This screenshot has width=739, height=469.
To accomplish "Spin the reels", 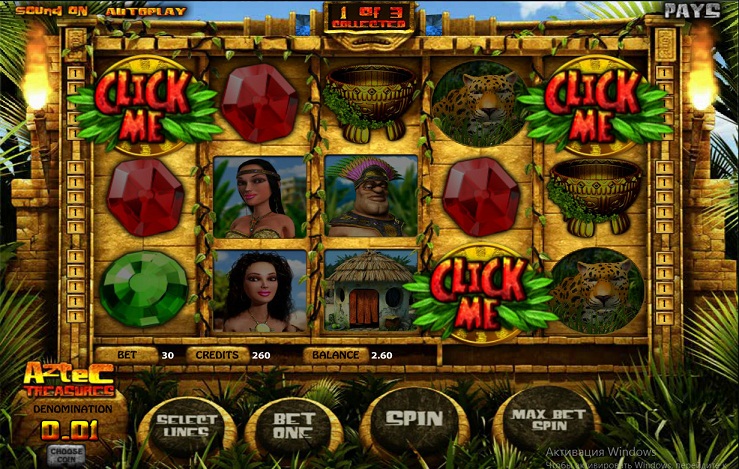I will (413, 418).
